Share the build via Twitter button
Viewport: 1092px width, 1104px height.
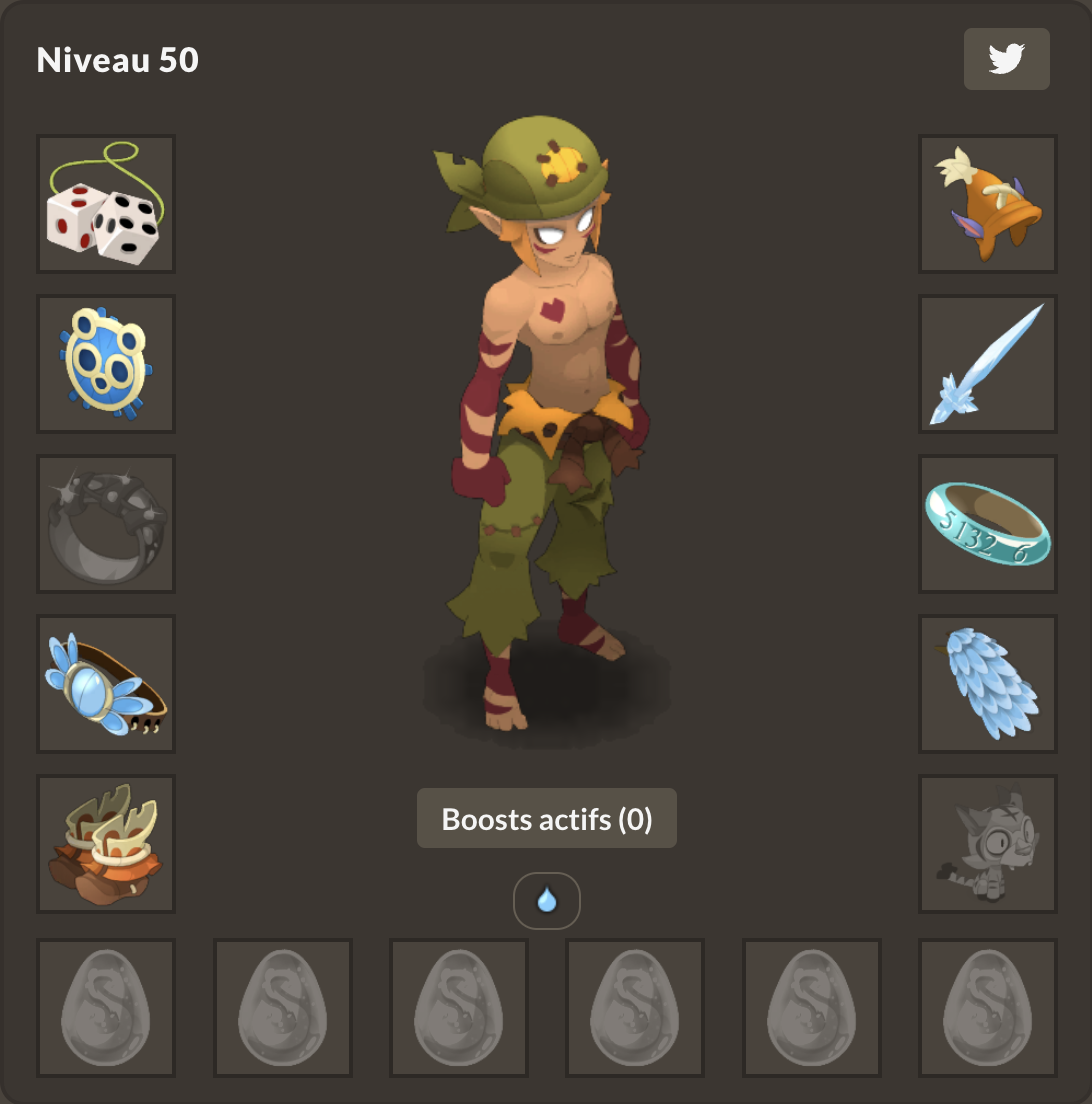pos(1006,59)
